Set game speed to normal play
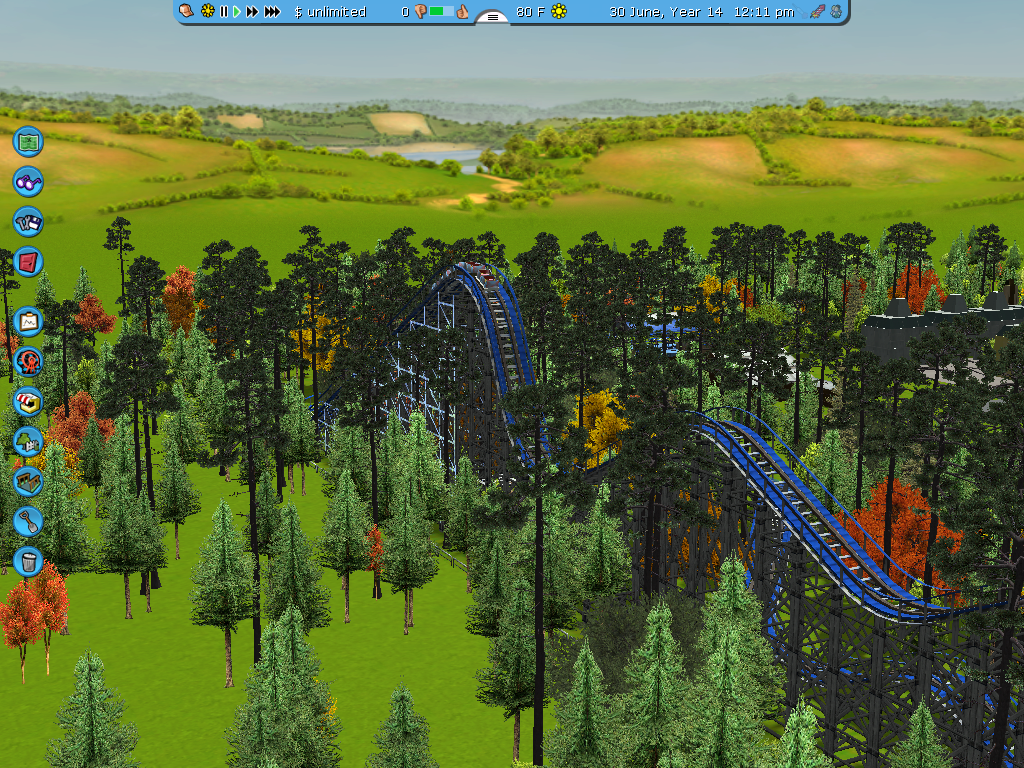 pyautogui.click(x=237, y=12)
